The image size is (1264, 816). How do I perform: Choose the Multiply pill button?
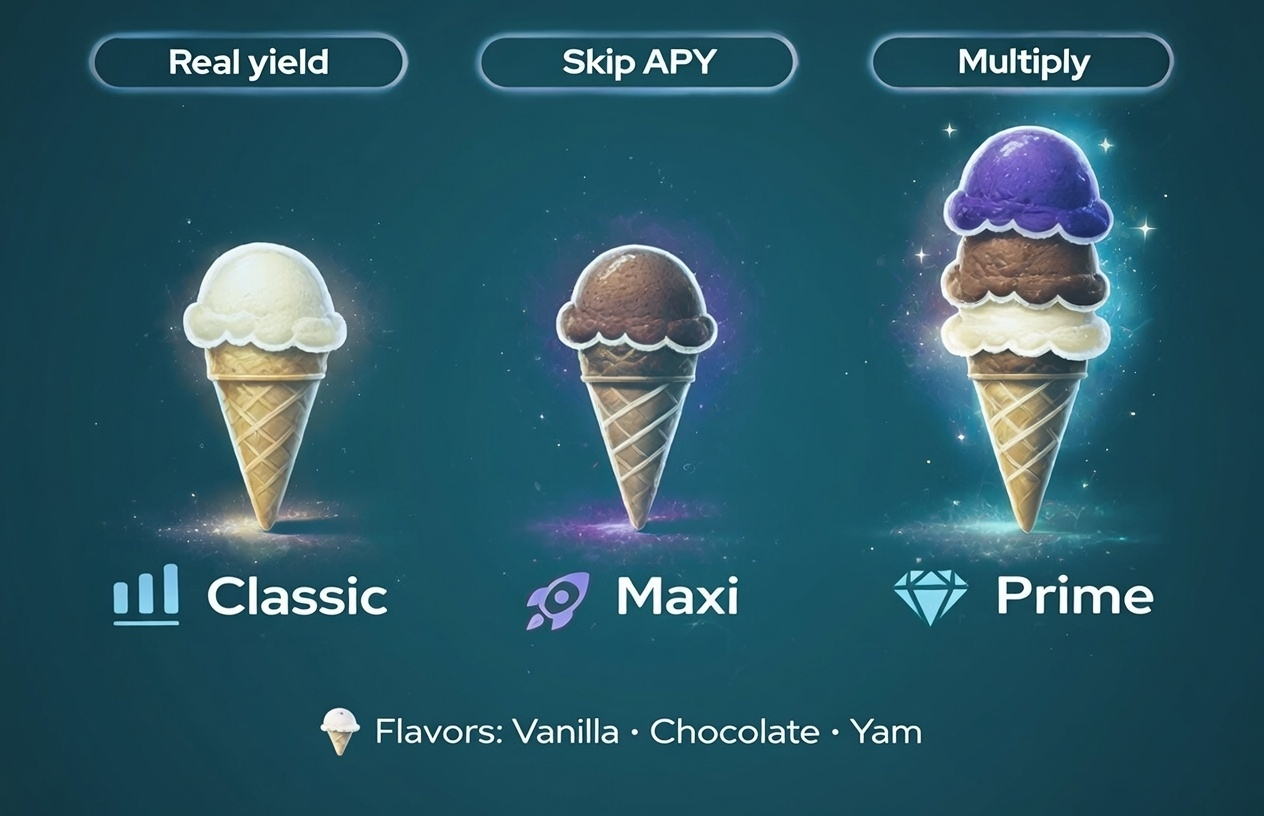[x=1022, y=63]
